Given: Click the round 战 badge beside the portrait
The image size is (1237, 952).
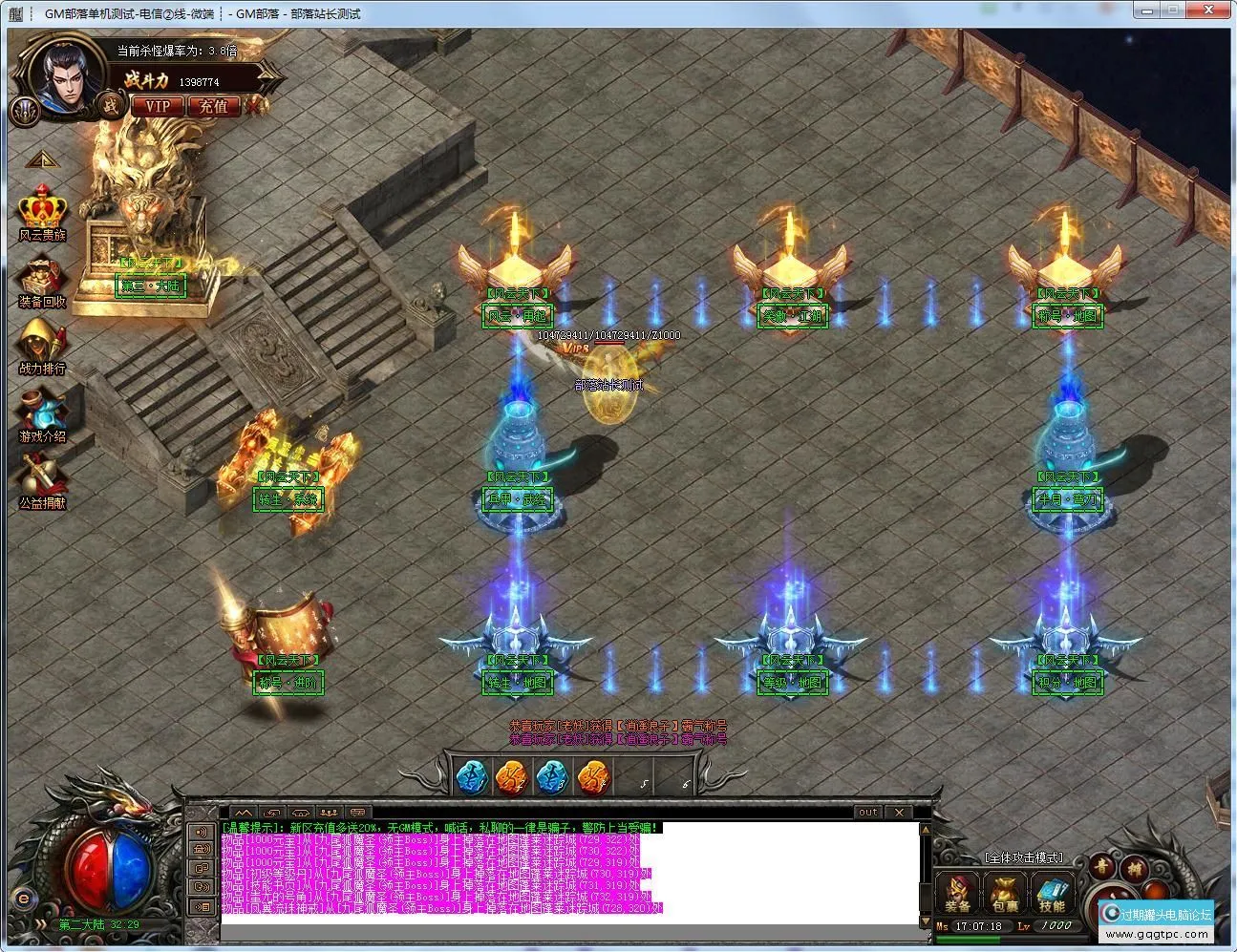Looking at the screenshot, I should tap(112, 105).
